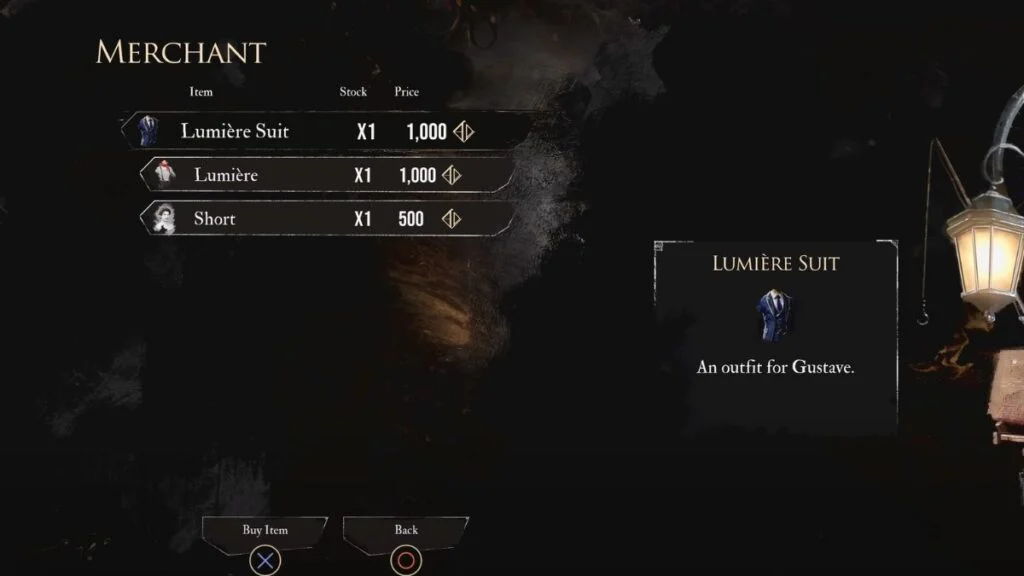1024x576 pixels.
Task: Click the Buy Item button
Action: pyautogui.click(x=265, y=531)
